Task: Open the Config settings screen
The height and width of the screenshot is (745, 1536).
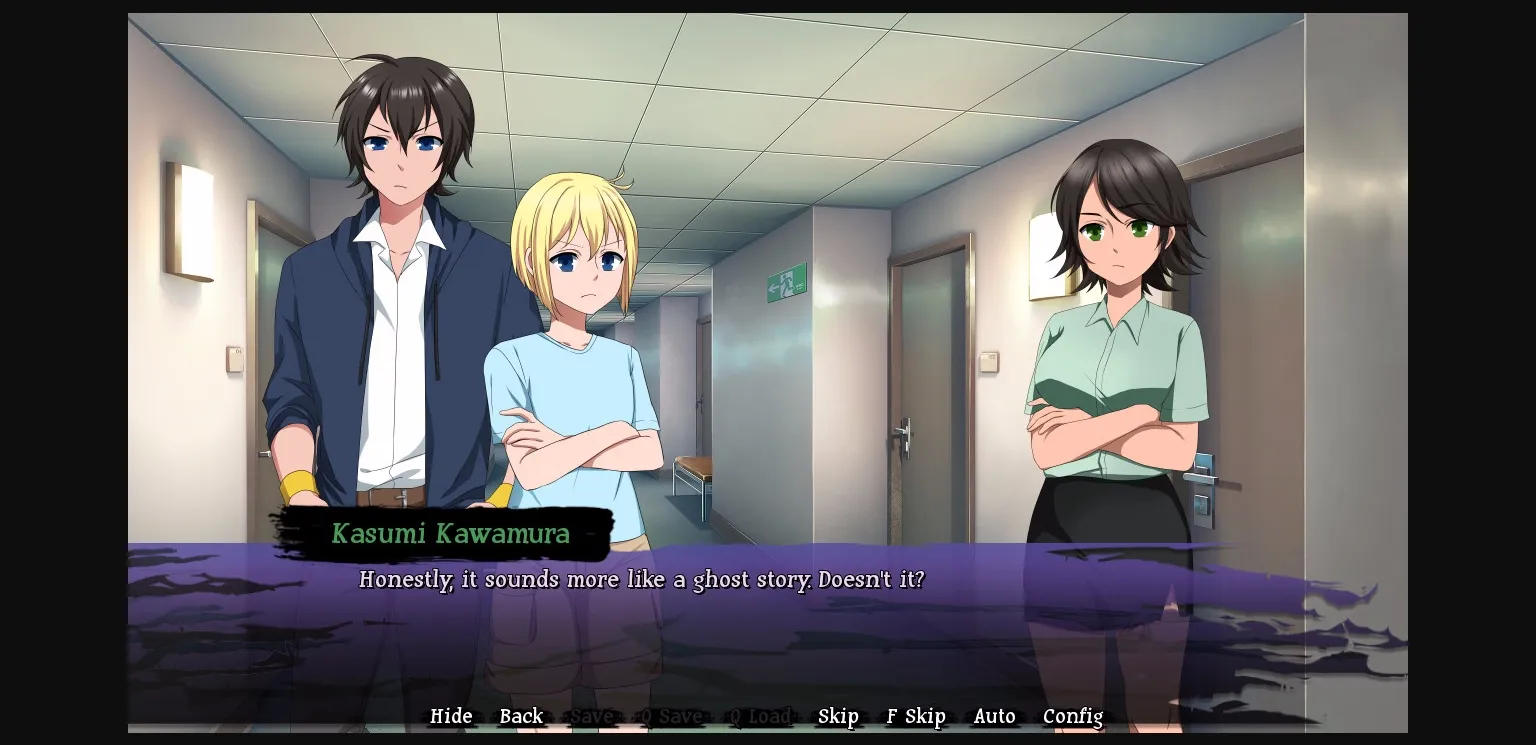Action: click(1072, 716)
